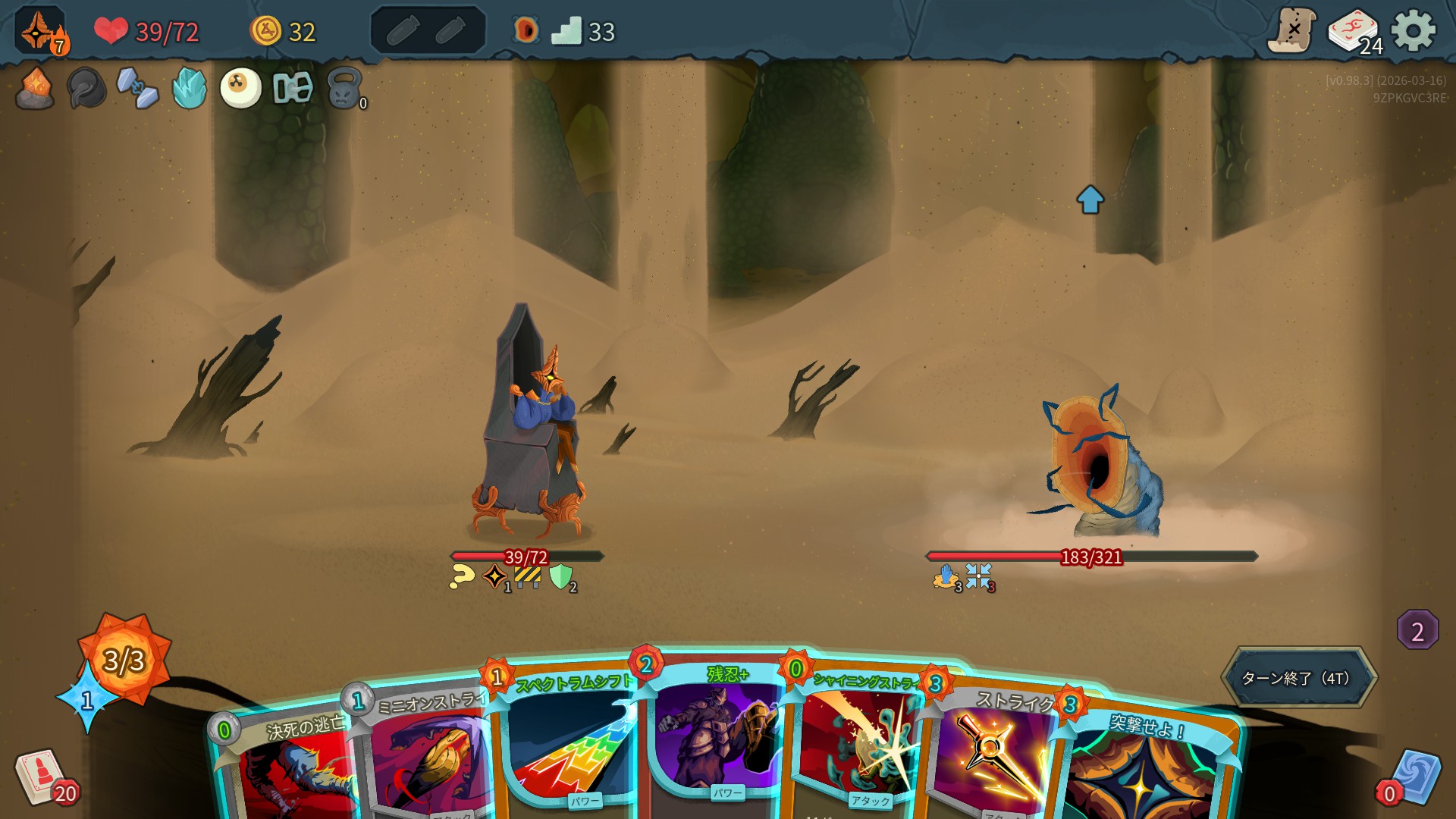
Task: End the turn with ターン終了 button
Action: coord(1298,678)
